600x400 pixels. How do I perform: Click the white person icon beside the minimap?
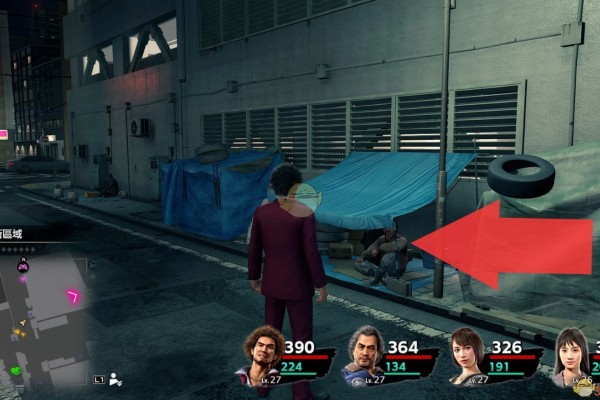(116, 379)
